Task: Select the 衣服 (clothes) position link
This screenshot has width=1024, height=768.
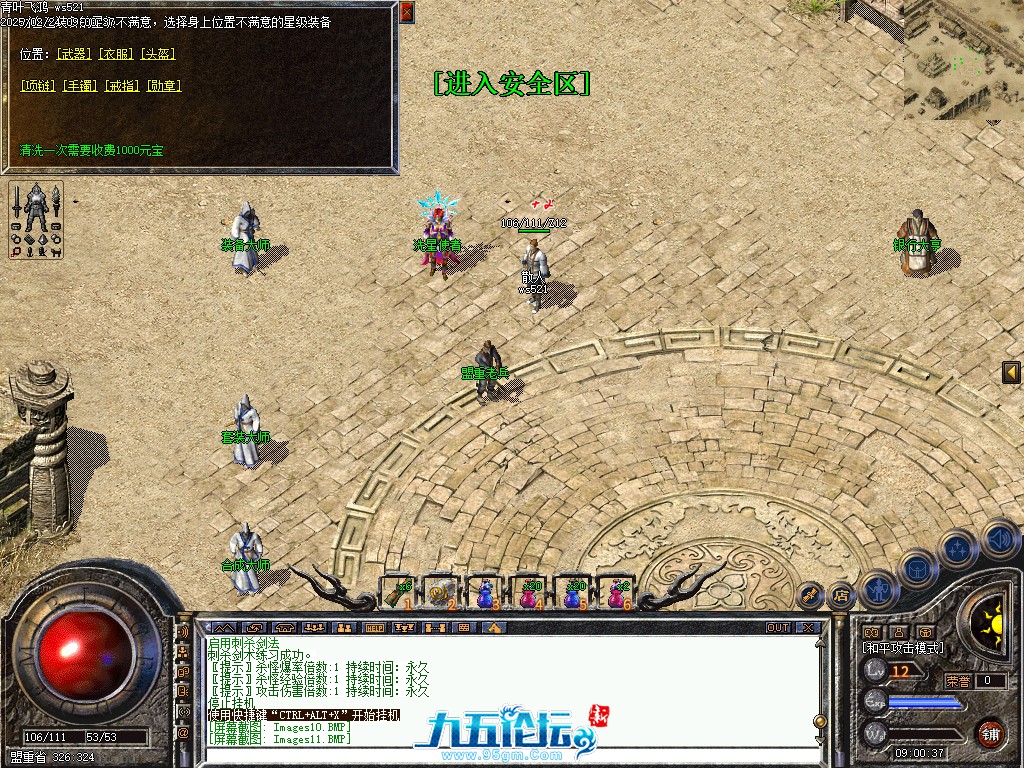Action: (x=115, y=53)
